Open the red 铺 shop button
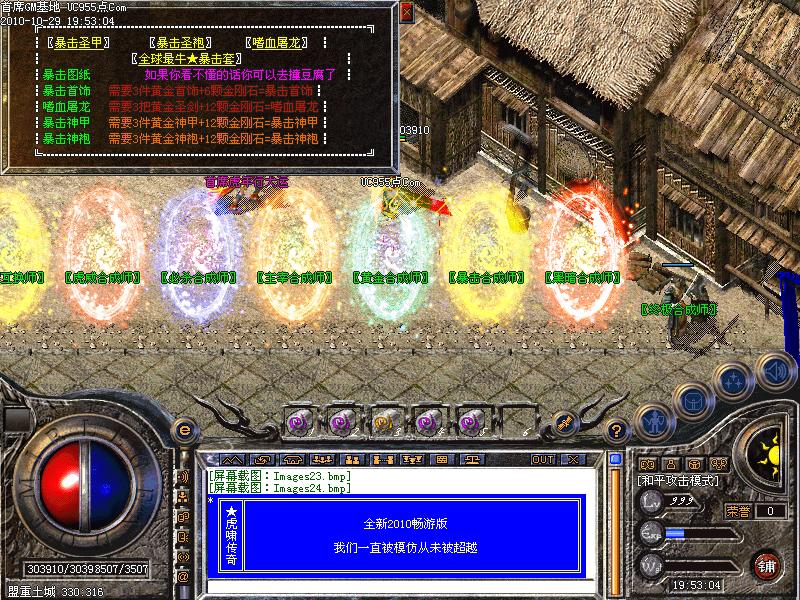Viewport: 800px width, 600px height. click(768, 565)
